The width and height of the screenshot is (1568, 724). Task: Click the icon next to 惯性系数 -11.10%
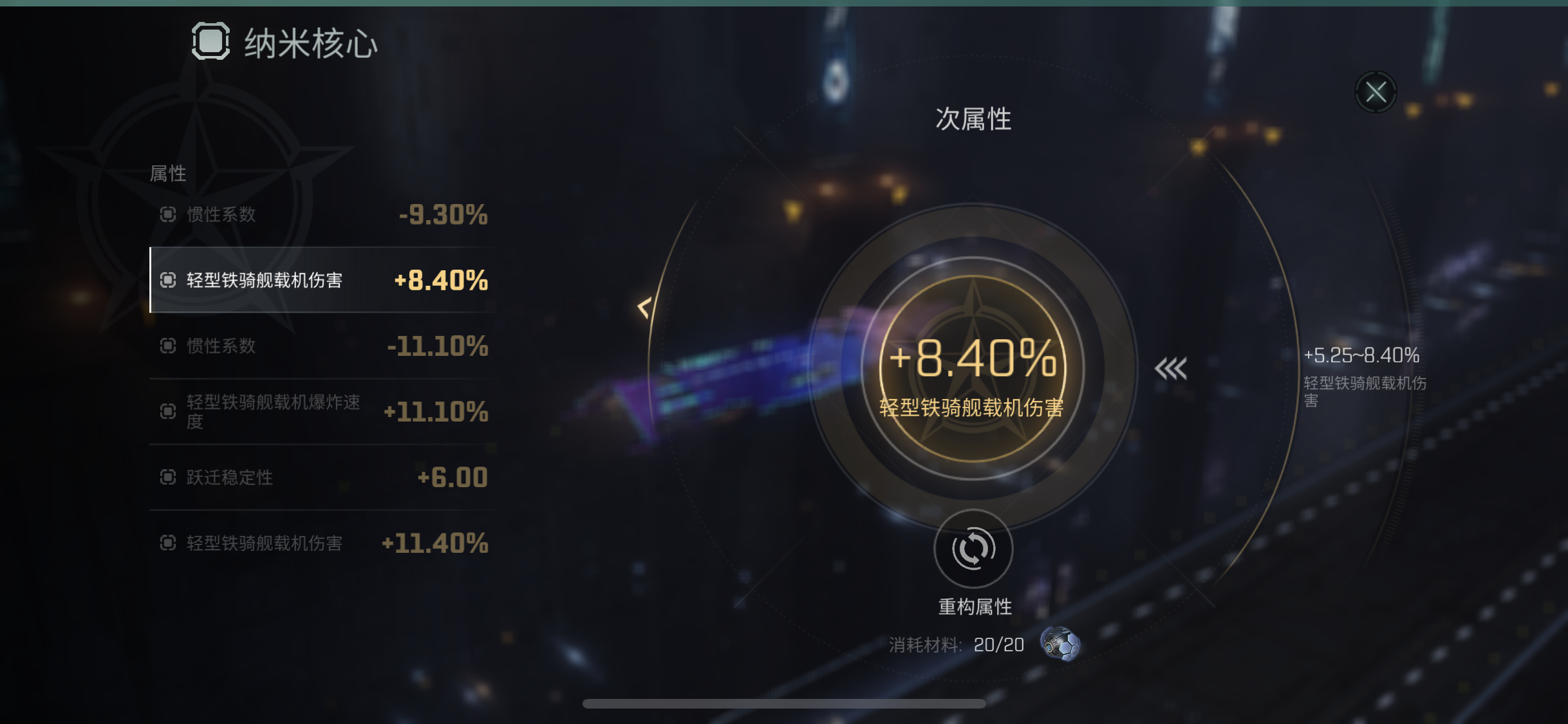[x=169, y=346]
